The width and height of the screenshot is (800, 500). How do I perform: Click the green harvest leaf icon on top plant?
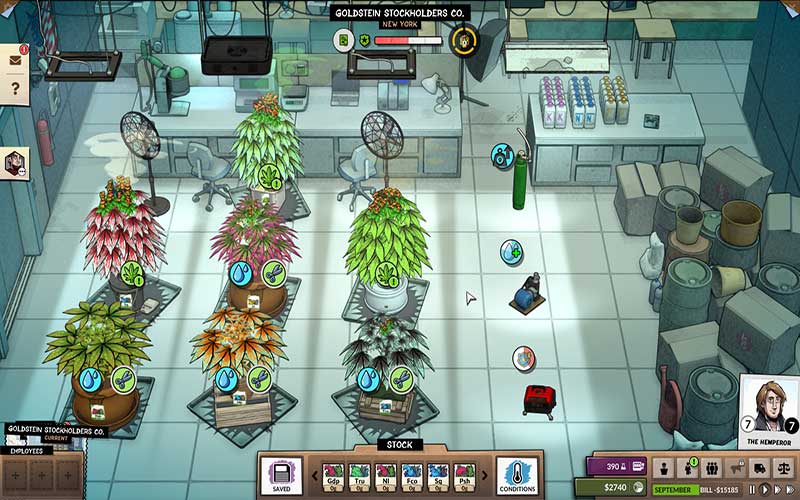click(270, 176)
